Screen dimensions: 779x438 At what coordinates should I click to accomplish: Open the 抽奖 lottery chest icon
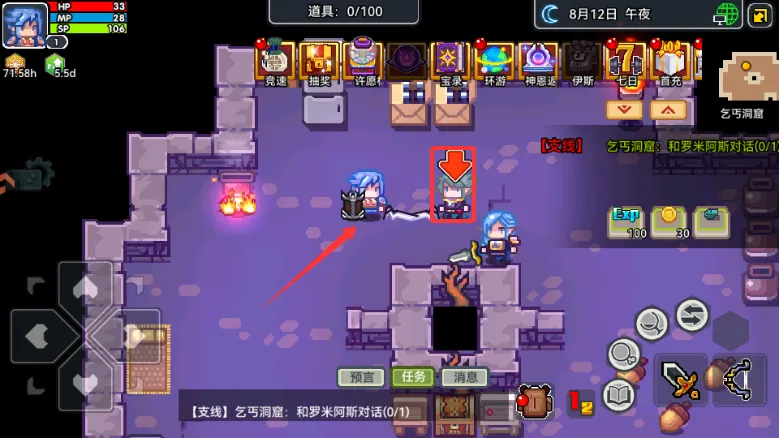click(319, 62)
